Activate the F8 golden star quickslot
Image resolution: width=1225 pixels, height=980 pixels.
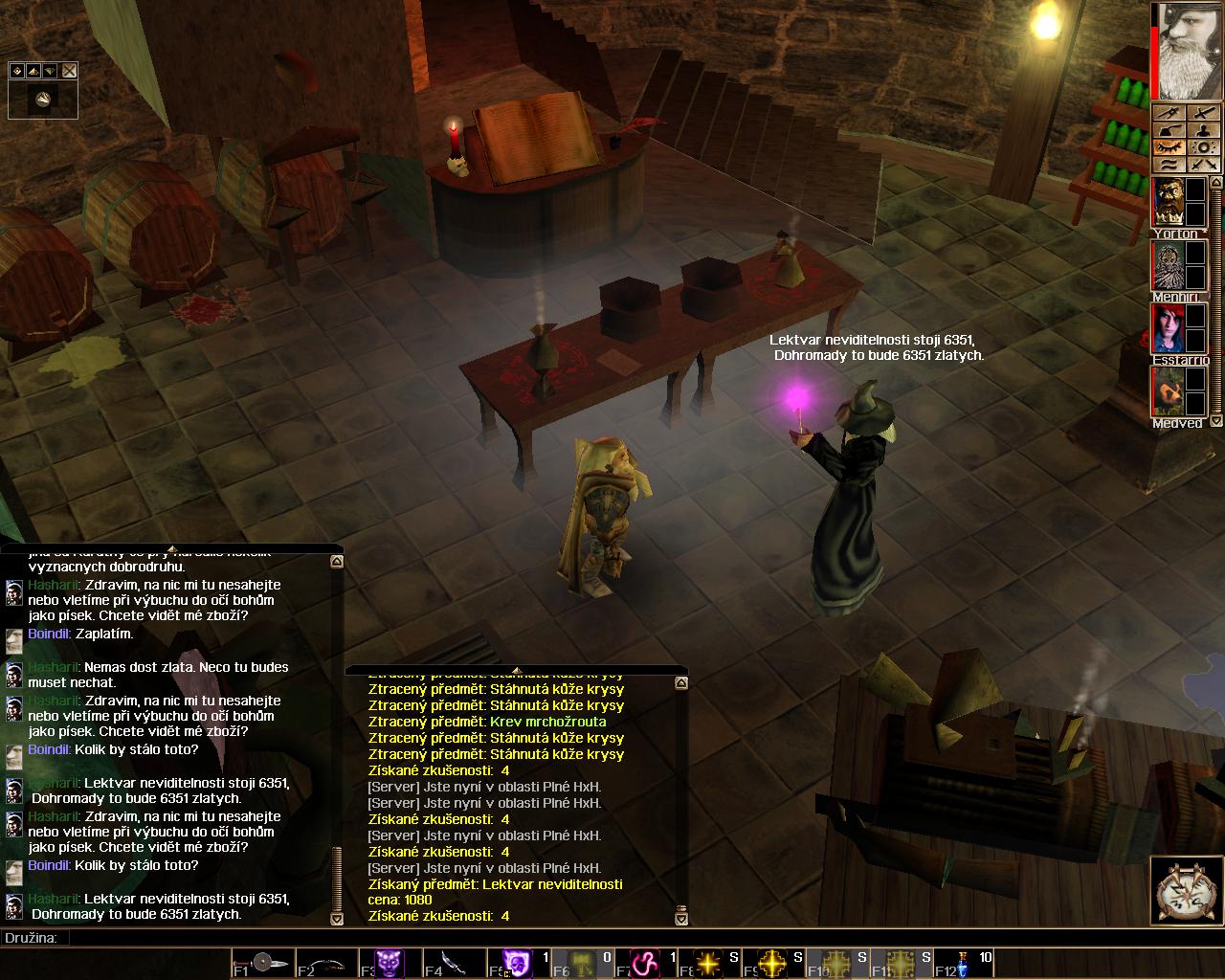click(707, 964)
